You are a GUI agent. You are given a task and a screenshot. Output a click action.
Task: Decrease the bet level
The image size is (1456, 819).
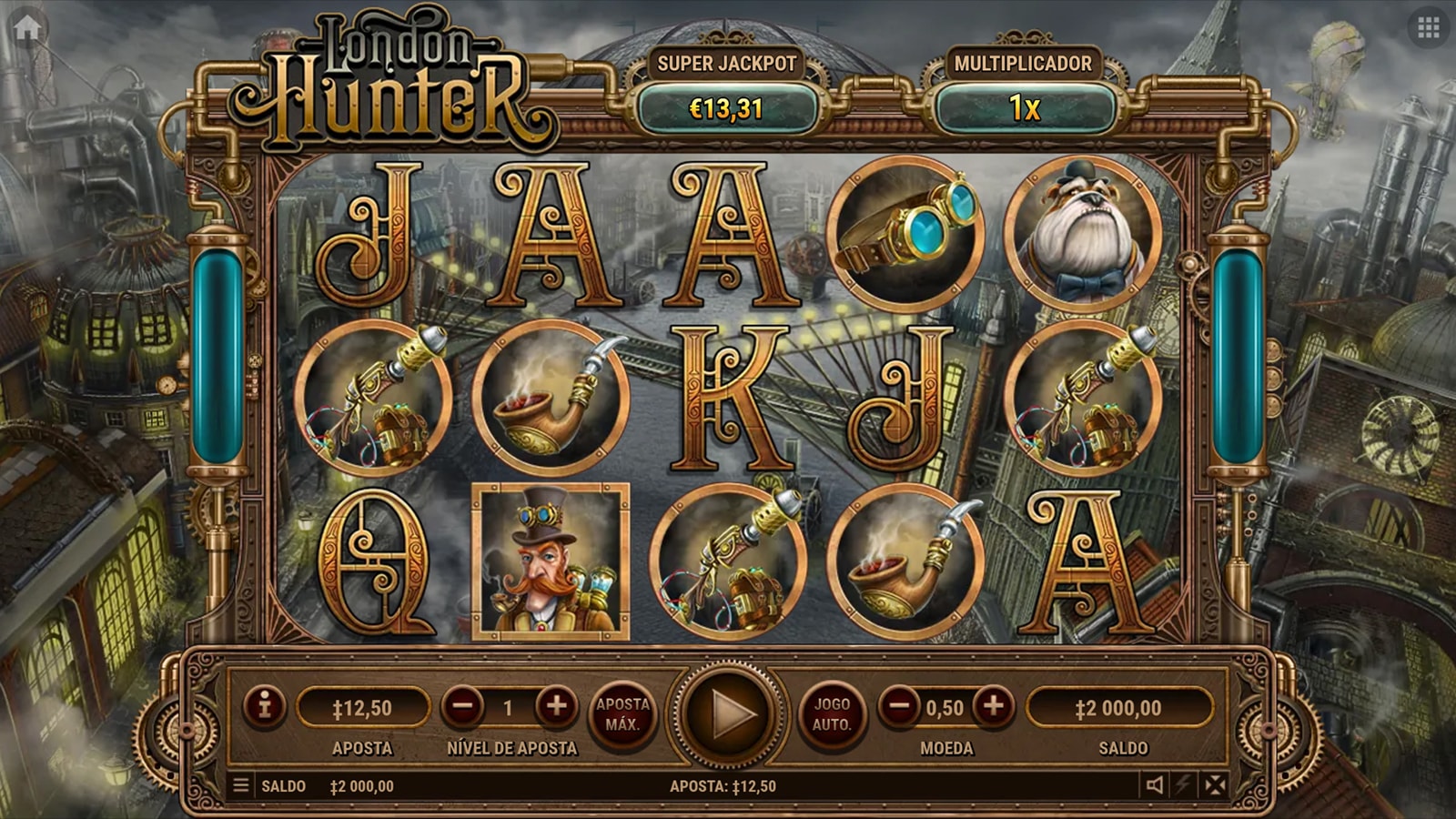pos(463,706)
